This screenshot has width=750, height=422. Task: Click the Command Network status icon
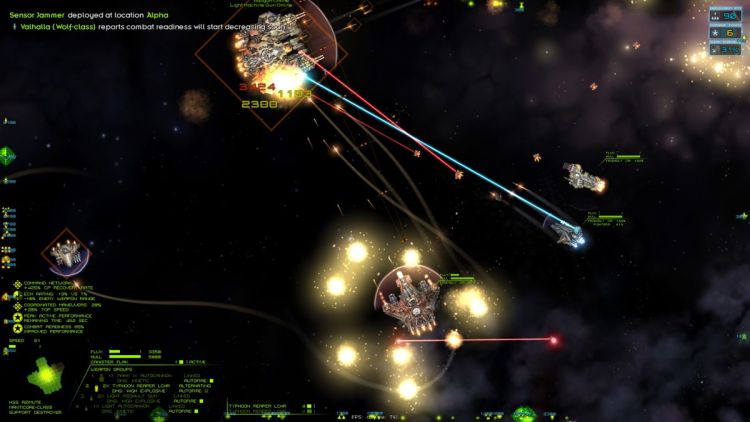click(18, 284)
